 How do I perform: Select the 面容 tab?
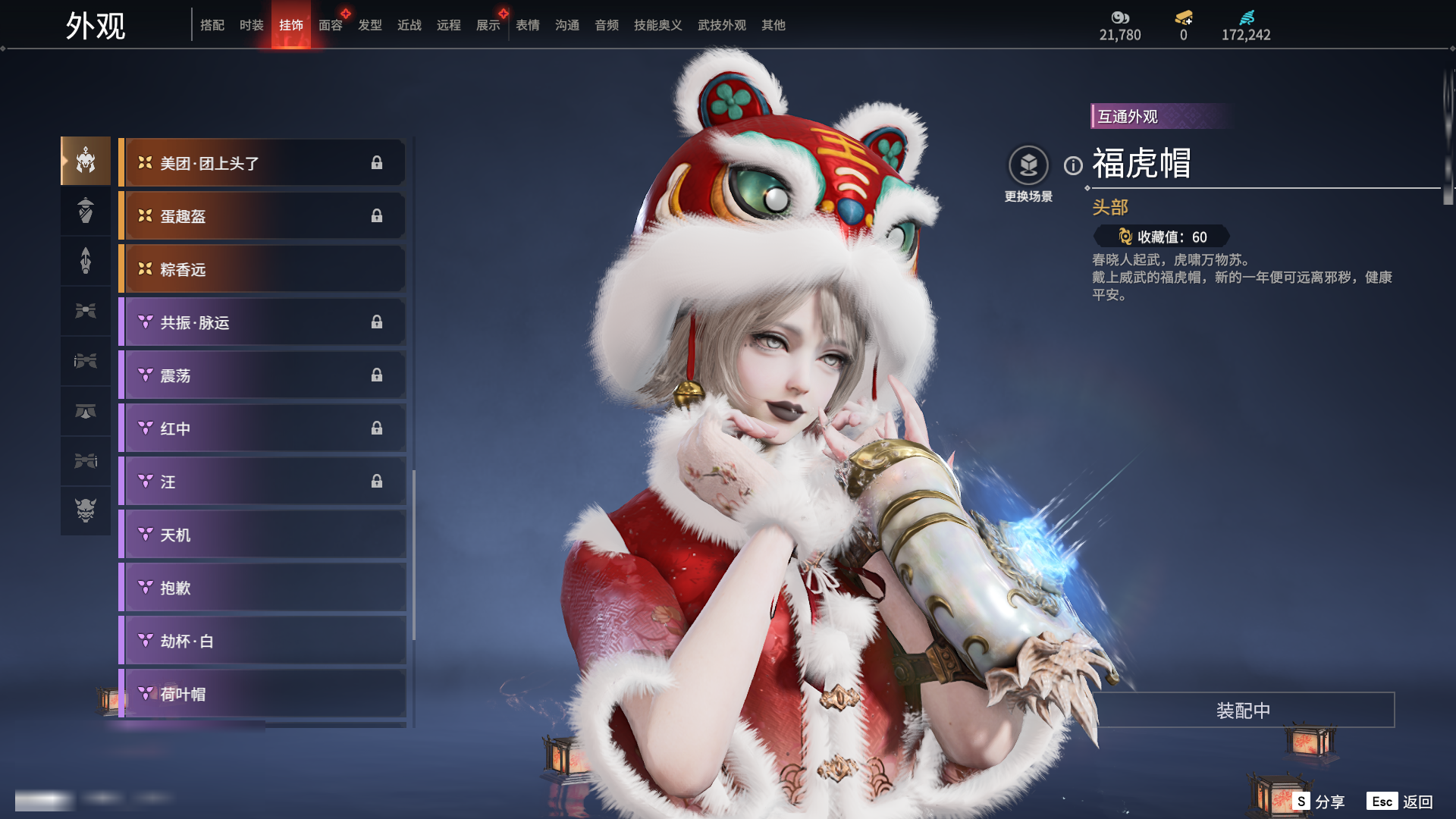[330, 25]
